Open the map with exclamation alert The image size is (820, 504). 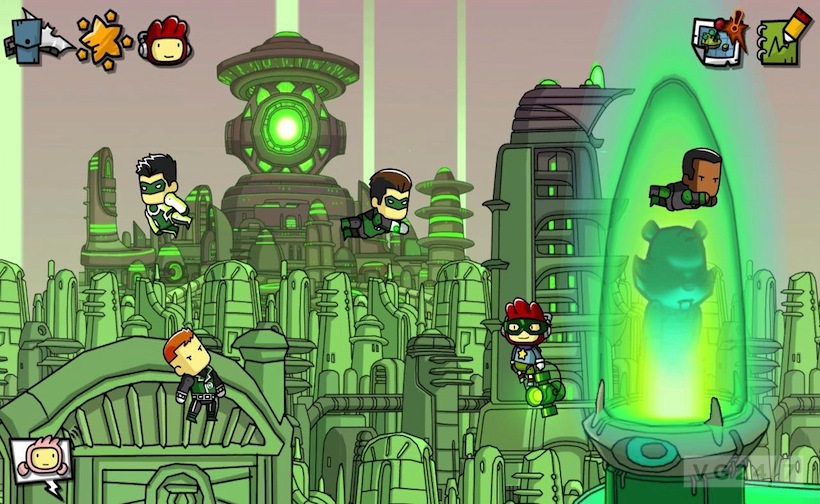pyautogui.click(x=719, y=40)
